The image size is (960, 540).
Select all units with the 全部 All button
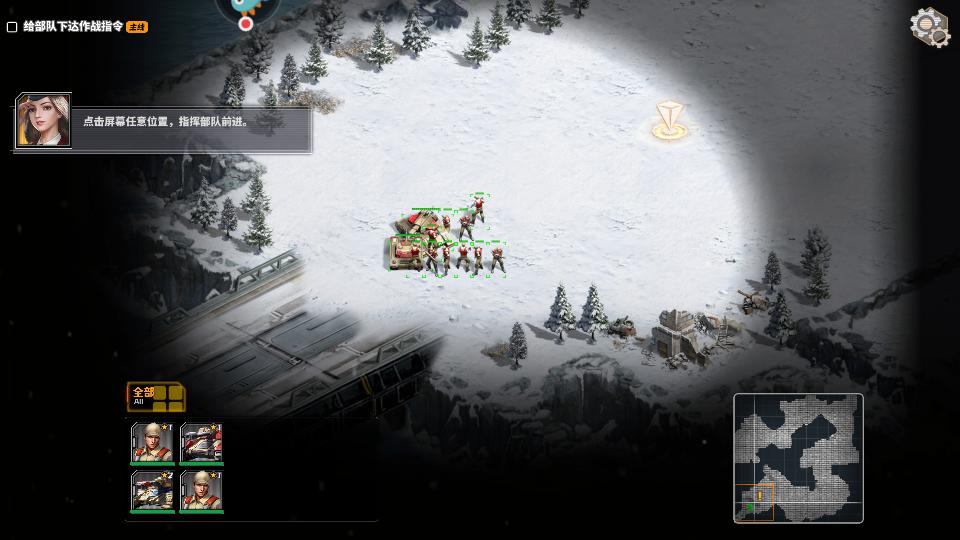coord(155,397)
